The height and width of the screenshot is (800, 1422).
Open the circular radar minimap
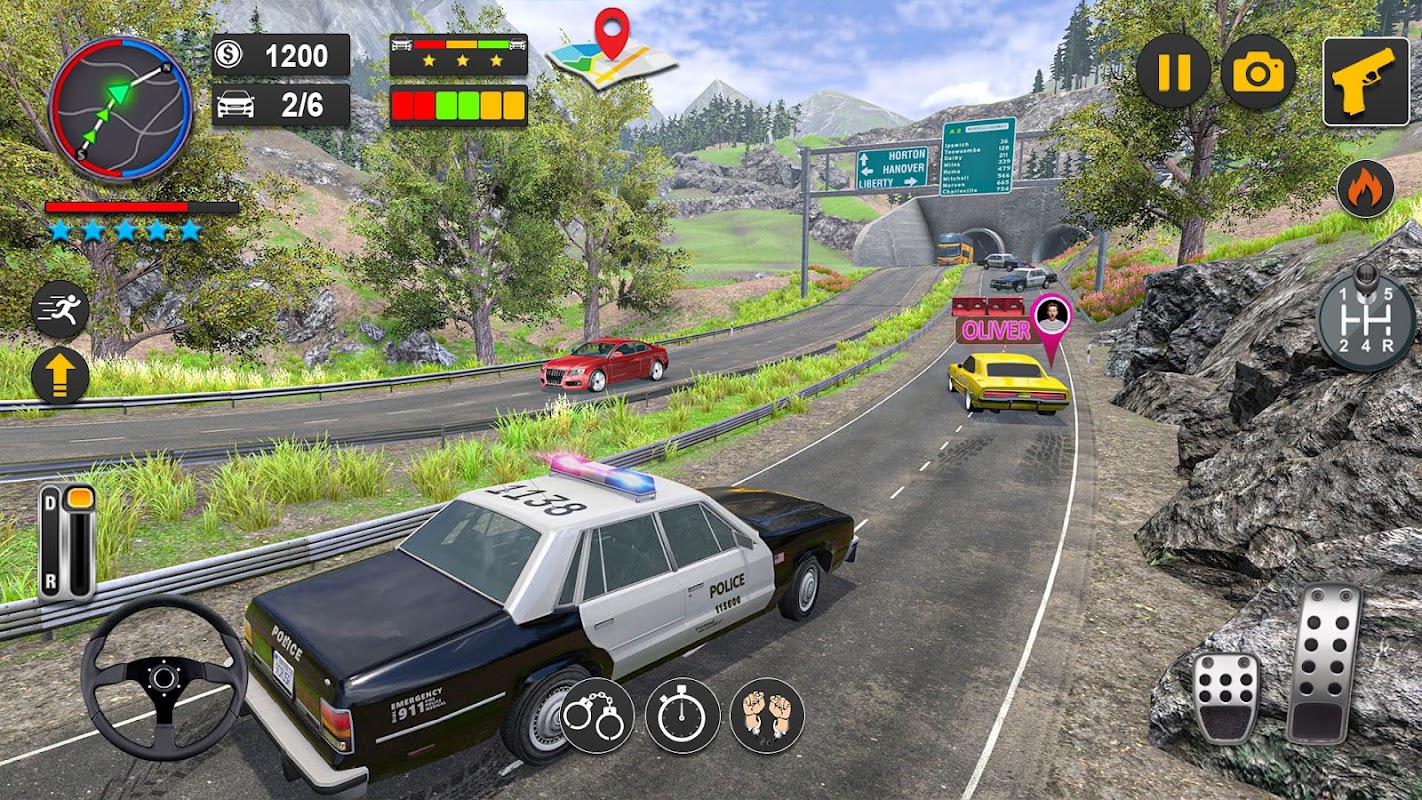120,108
